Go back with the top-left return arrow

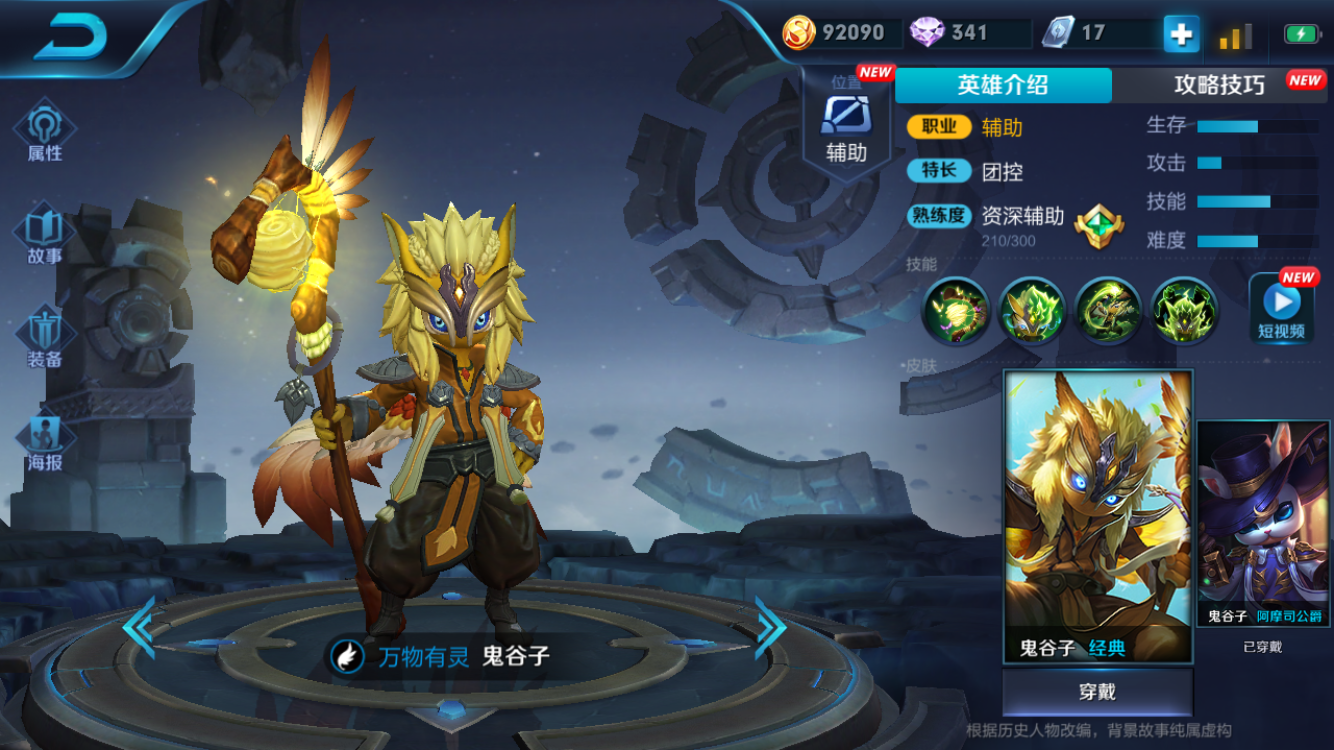(x=72, y=38)
